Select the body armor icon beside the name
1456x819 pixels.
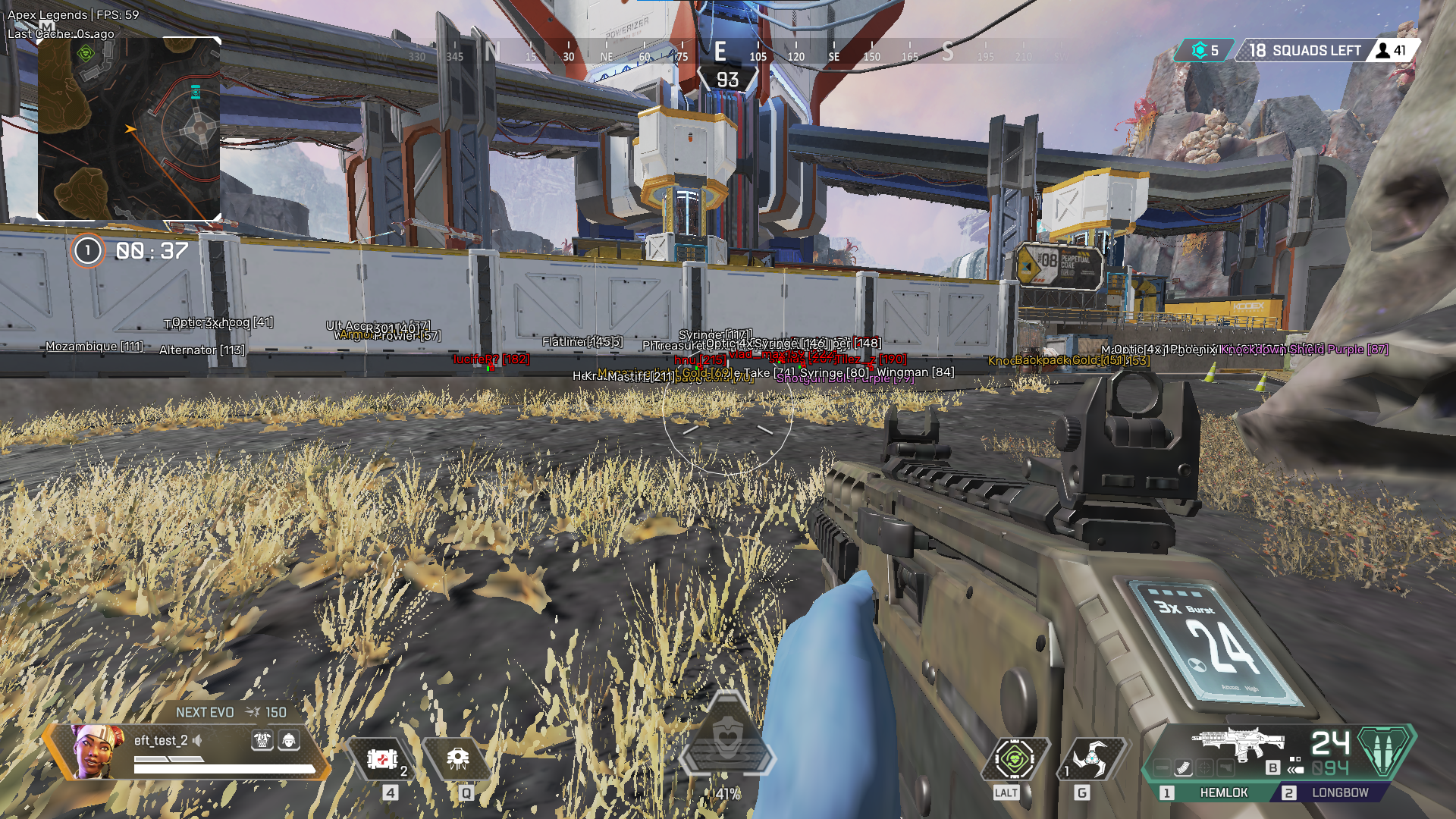pos(262,740)
